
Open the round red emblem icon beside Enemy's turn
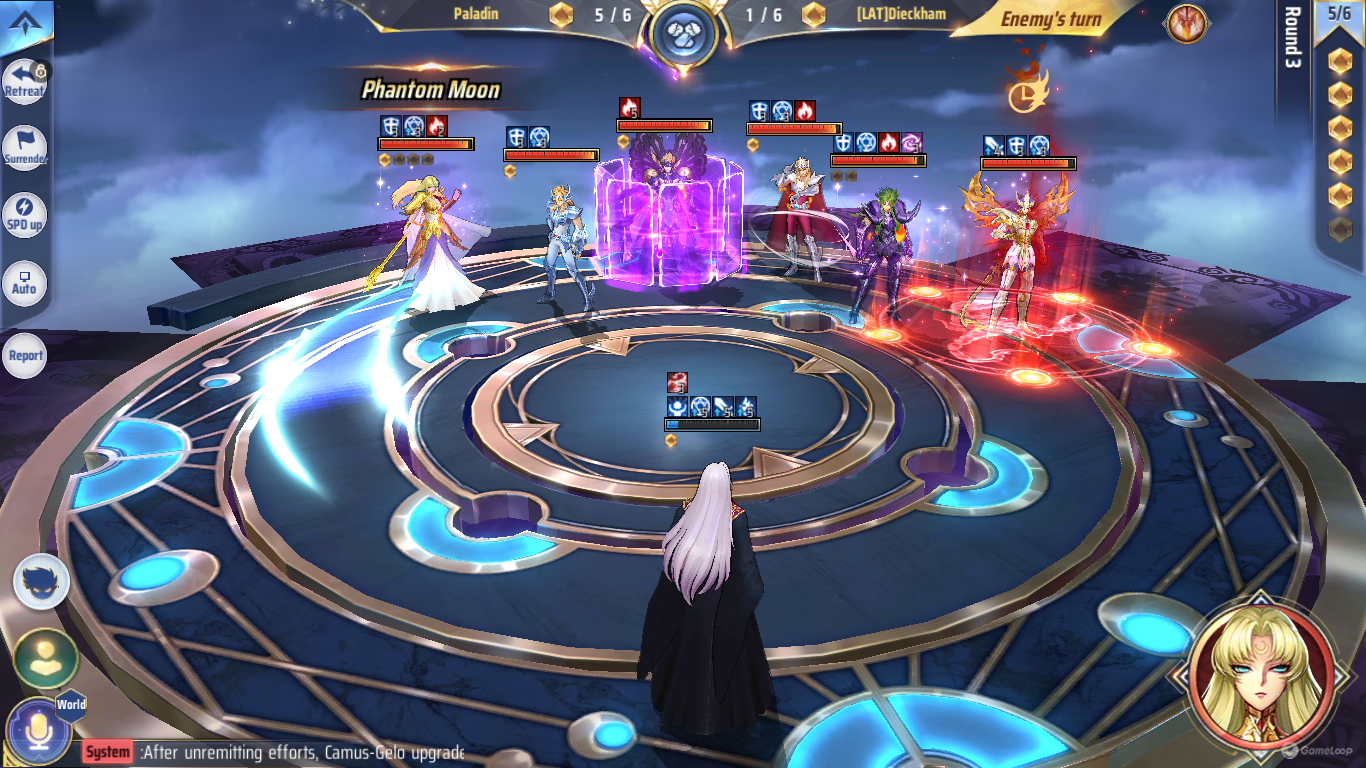click(x=1185, y=24)
